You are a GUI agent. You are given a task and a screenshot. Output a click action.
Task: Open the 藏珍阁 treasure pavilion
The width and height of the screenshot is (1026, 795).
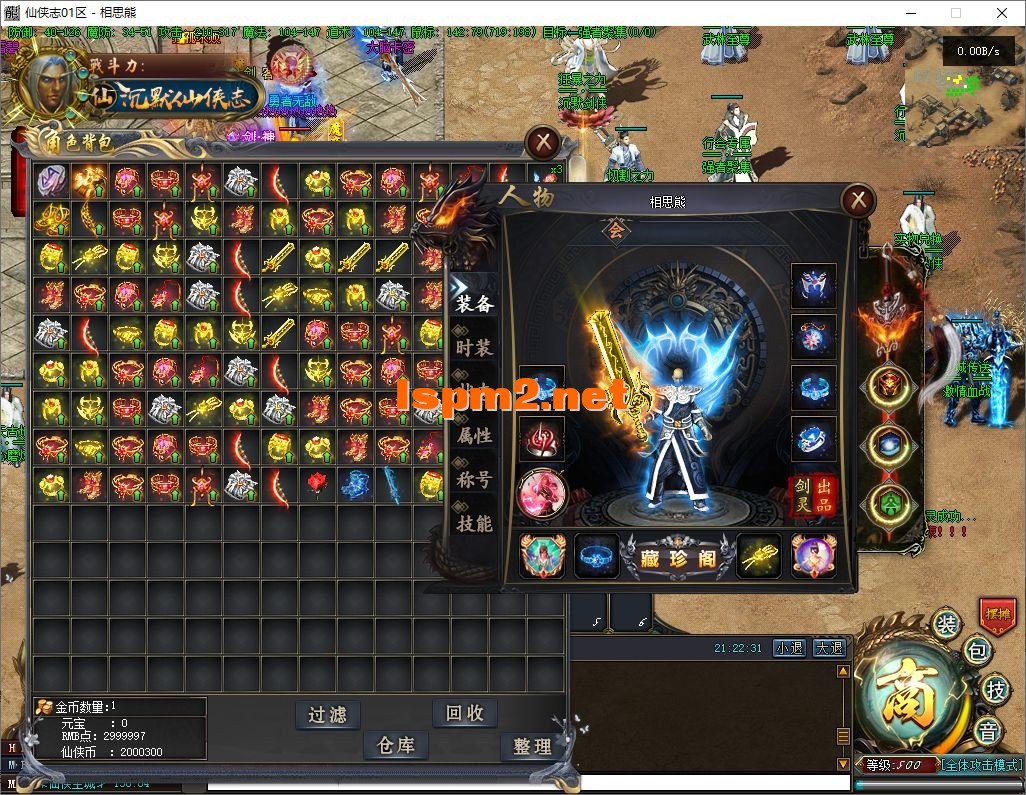(x=679, y=558)
